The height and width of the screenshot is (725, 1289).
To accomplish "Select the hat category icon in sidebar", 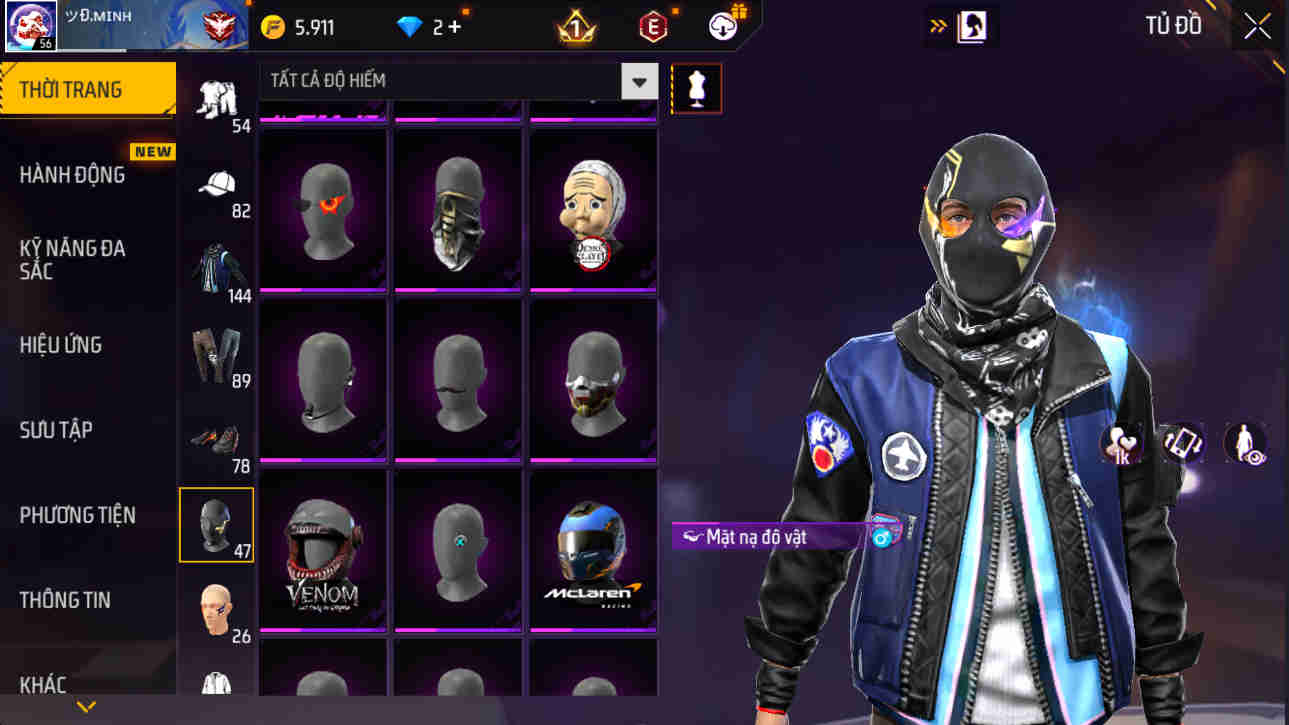I will (x=217, y=185).
